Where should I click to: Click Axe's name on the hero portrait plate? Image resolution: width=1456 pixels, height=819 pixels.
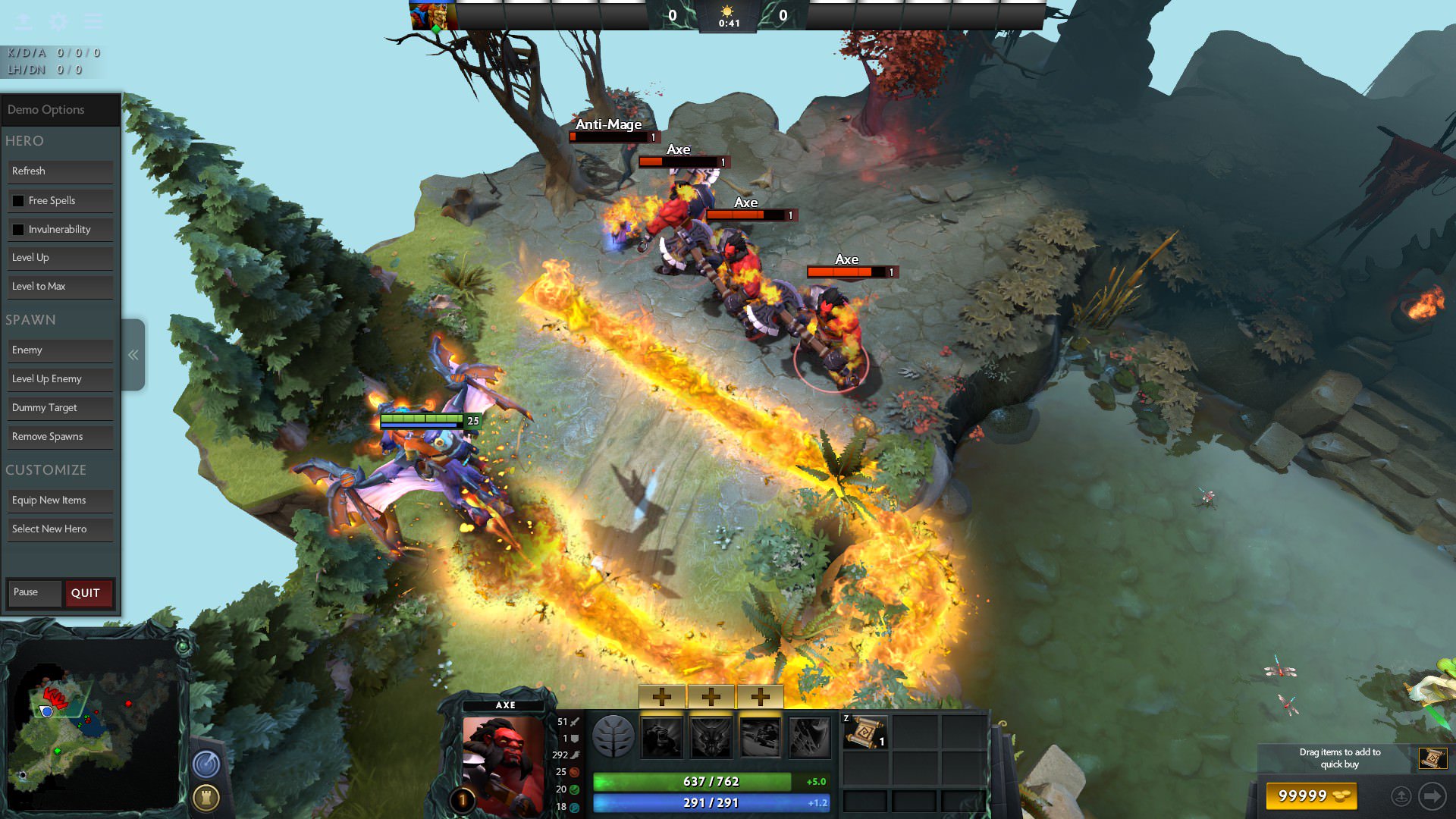click(506, 704)
